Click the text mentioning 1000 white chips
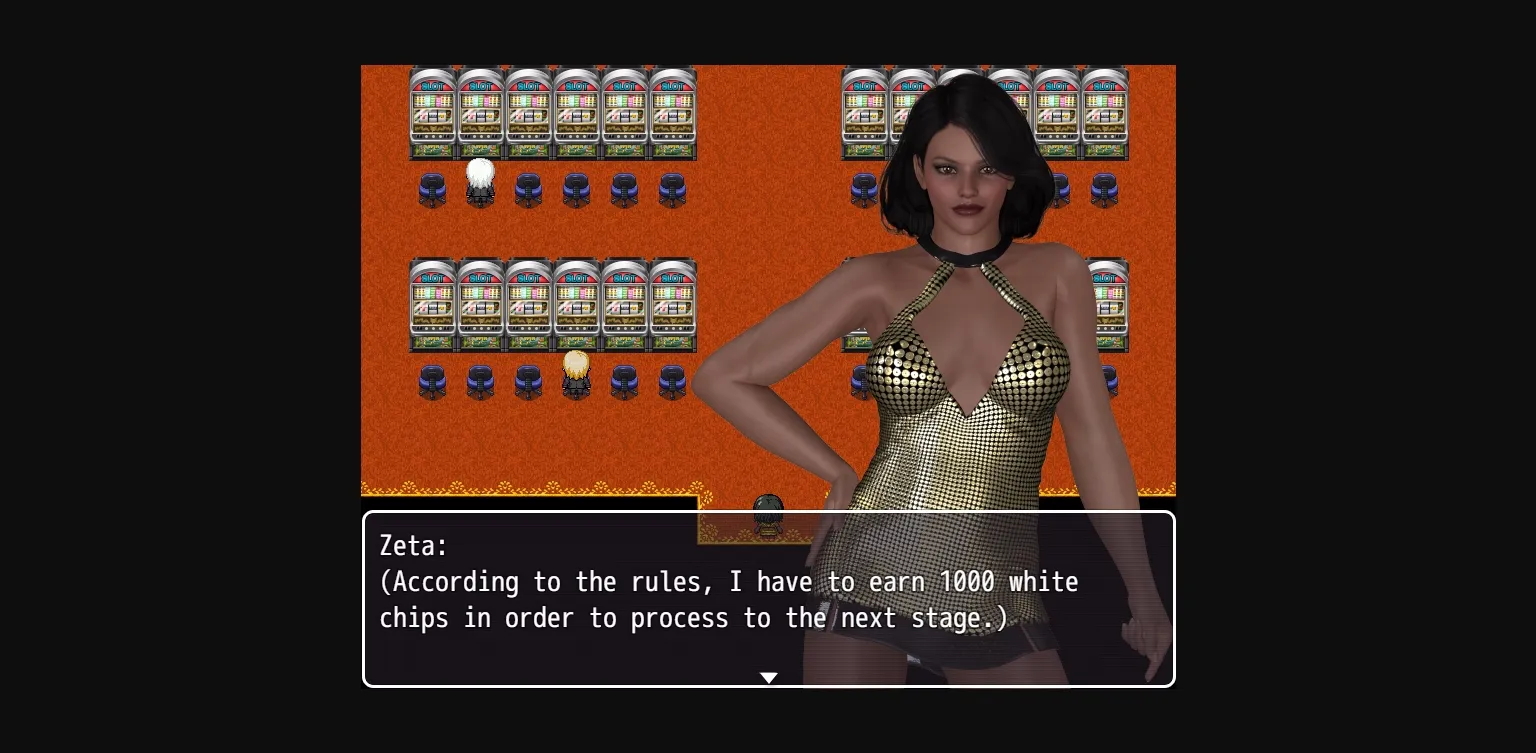 click(x=967, y=582)
